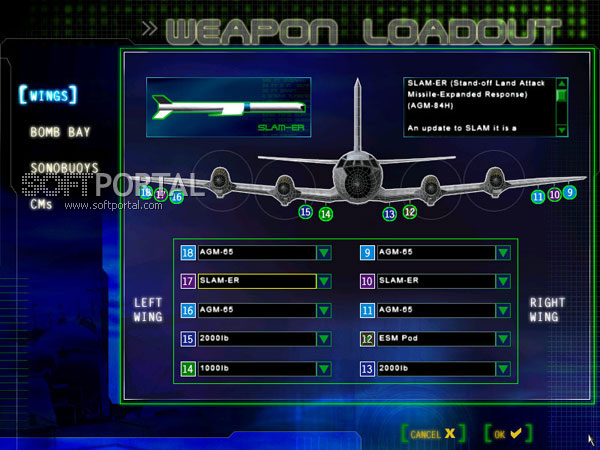
Task: Switch to the Wings section
Action: click(47, 97)
